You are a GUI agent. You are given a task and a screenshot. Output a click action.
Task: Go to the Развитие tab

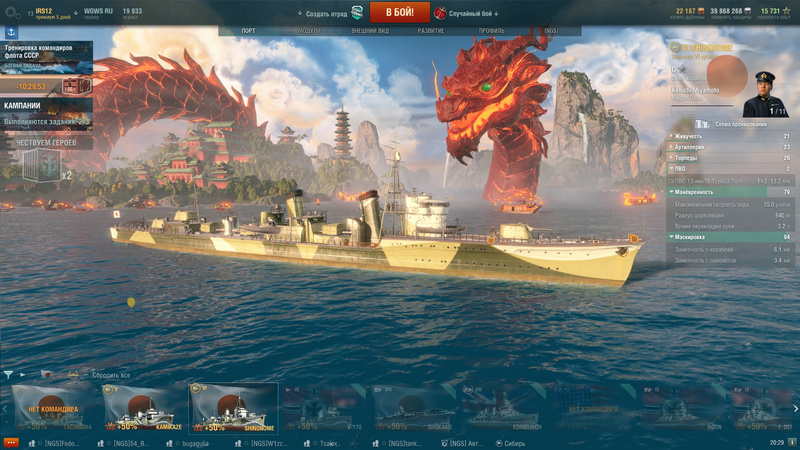(x=432, y=31)
